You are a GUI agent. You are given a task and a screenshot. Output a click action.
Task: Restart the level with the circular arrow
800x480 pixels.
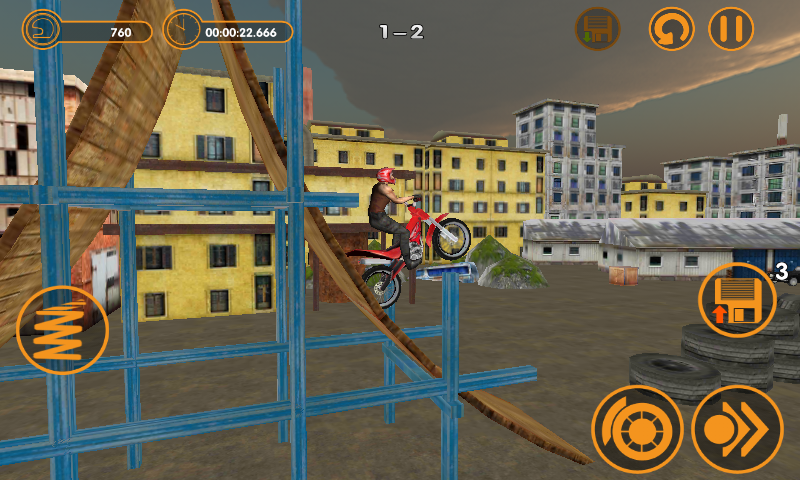tap(671, 28)
